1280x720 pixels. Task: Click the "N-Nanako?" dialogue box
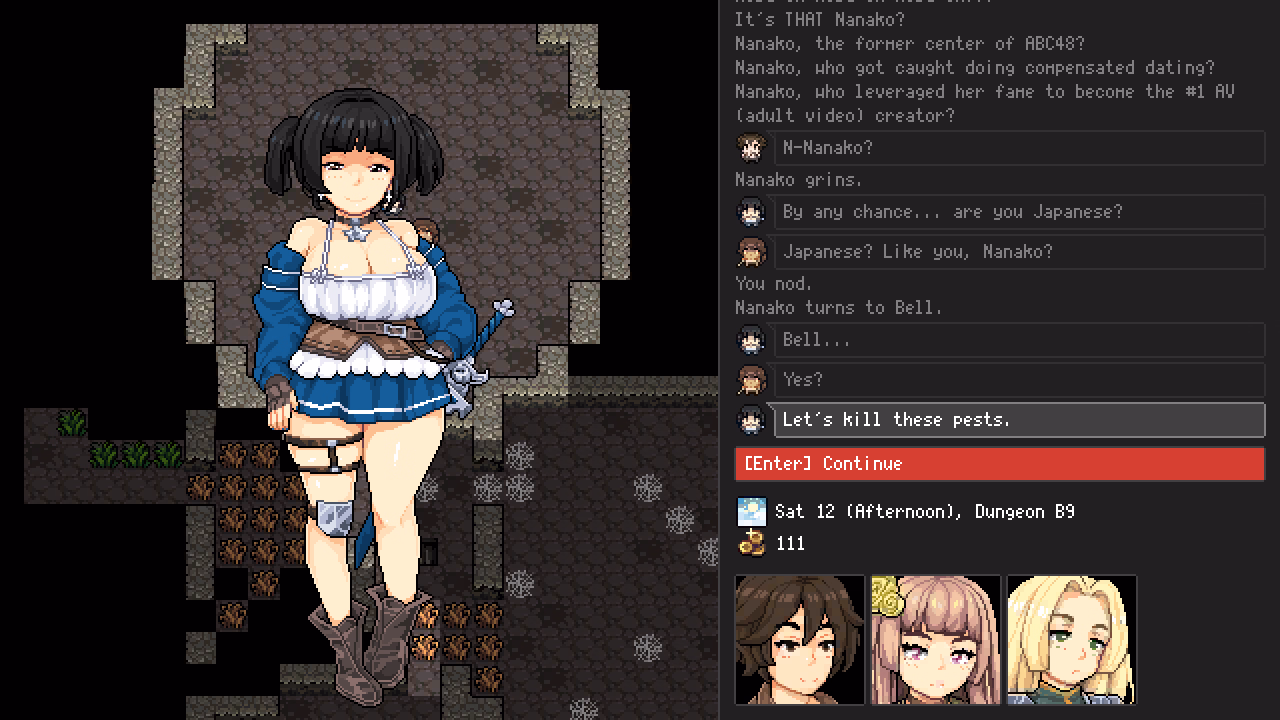click(1017, 148)
